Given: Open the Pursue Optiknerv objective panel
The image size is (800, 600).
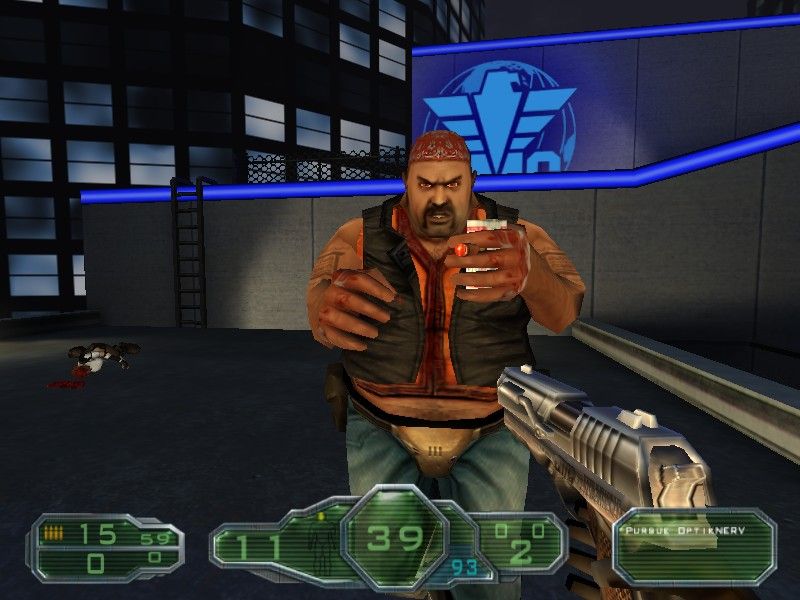Looking at the screenshot, I should [694, 546].
